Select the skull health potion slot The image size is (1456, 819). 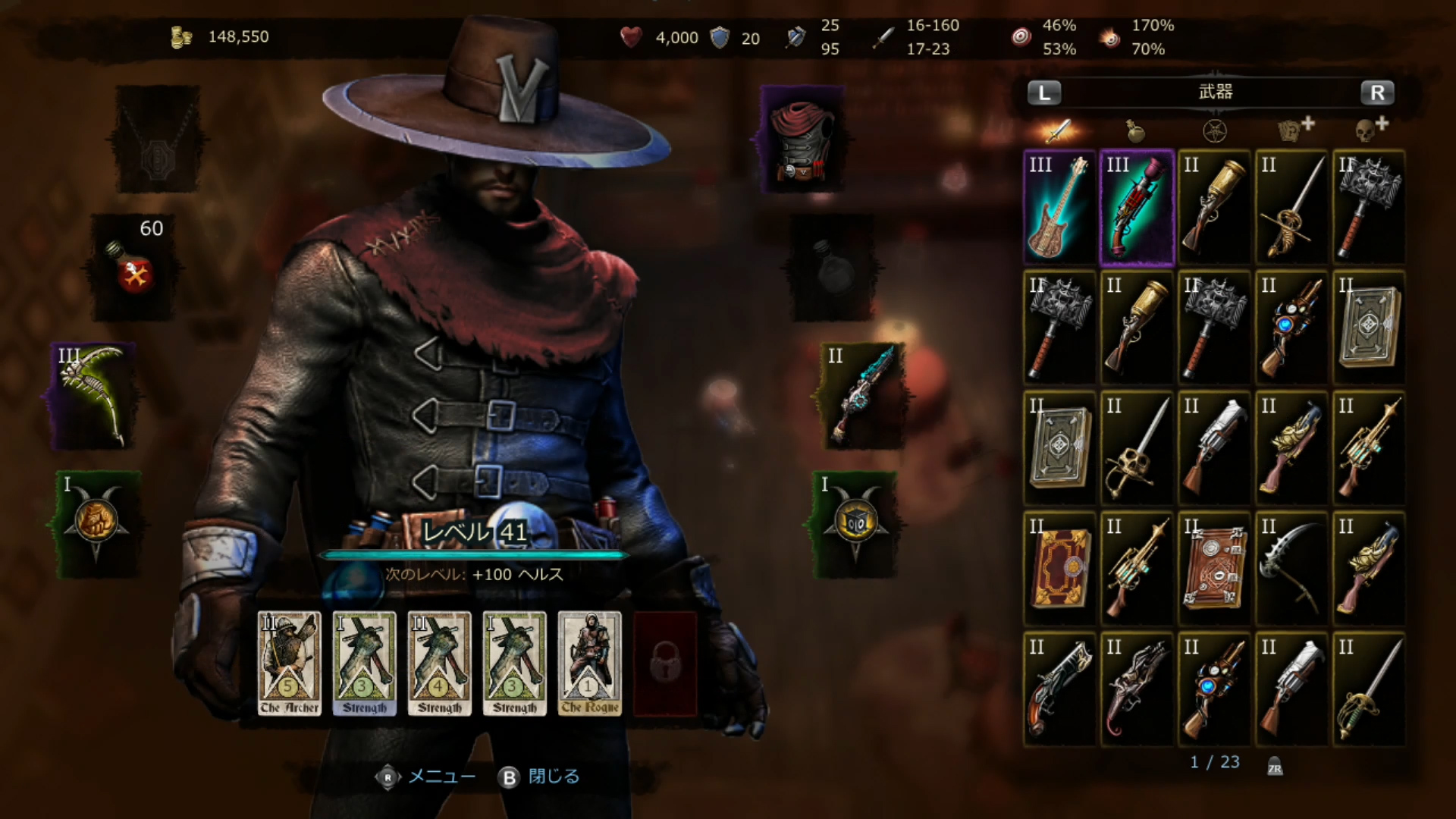[x=134, y=267]
